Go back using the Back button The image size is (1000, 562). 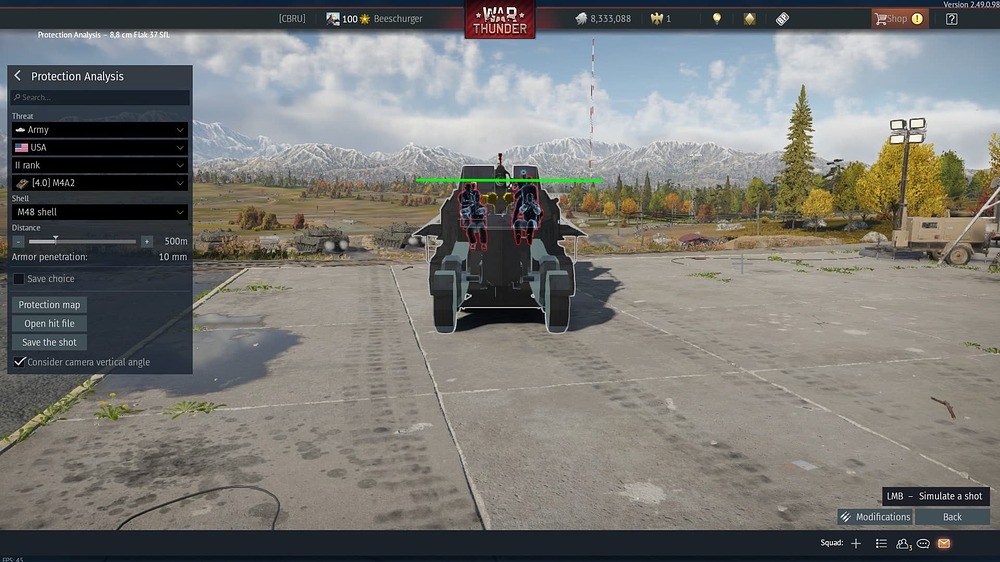point(952,517)
